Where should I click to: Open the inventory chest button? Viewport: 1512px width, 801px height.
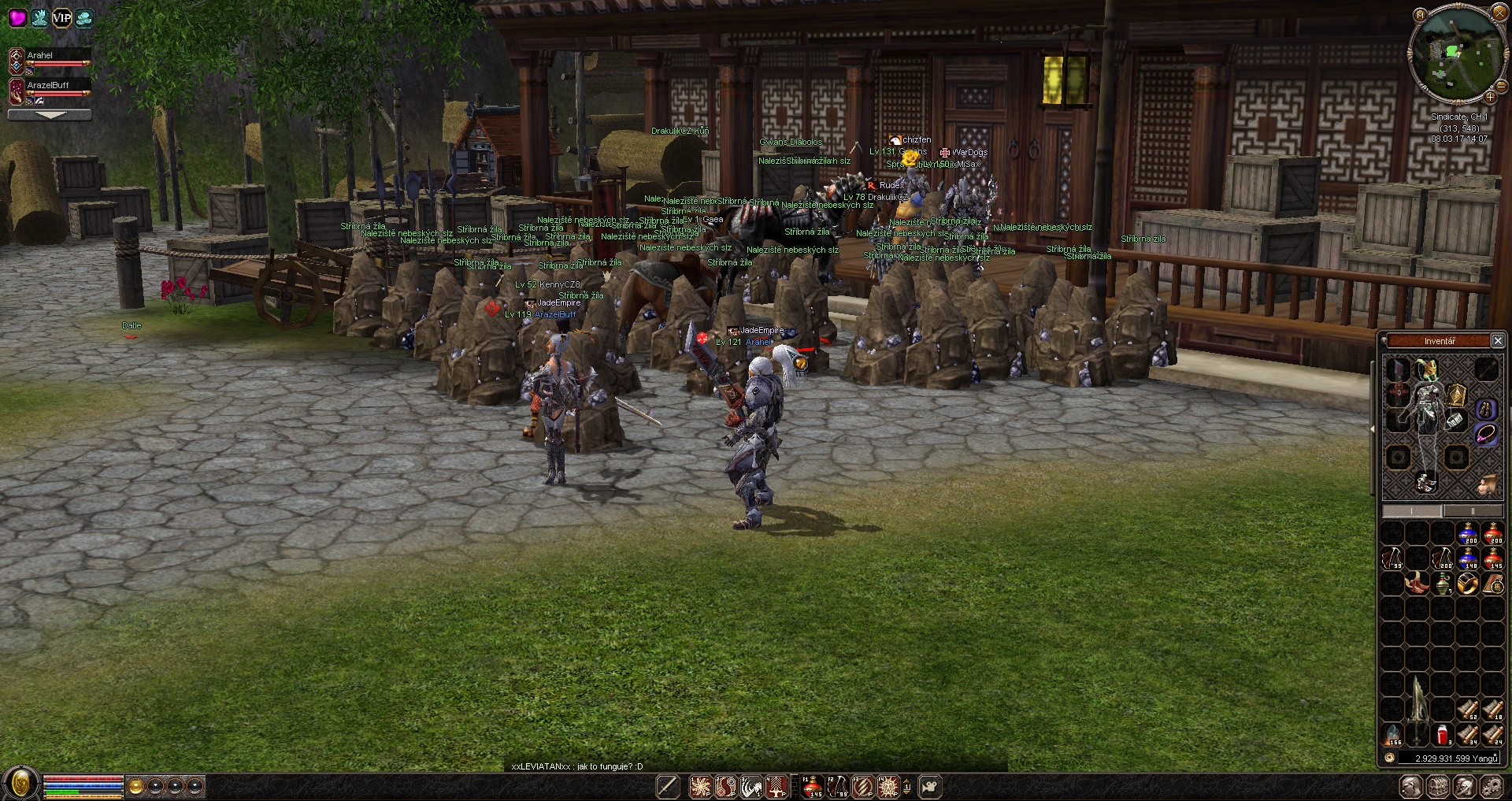click(x=1438, y=787)
